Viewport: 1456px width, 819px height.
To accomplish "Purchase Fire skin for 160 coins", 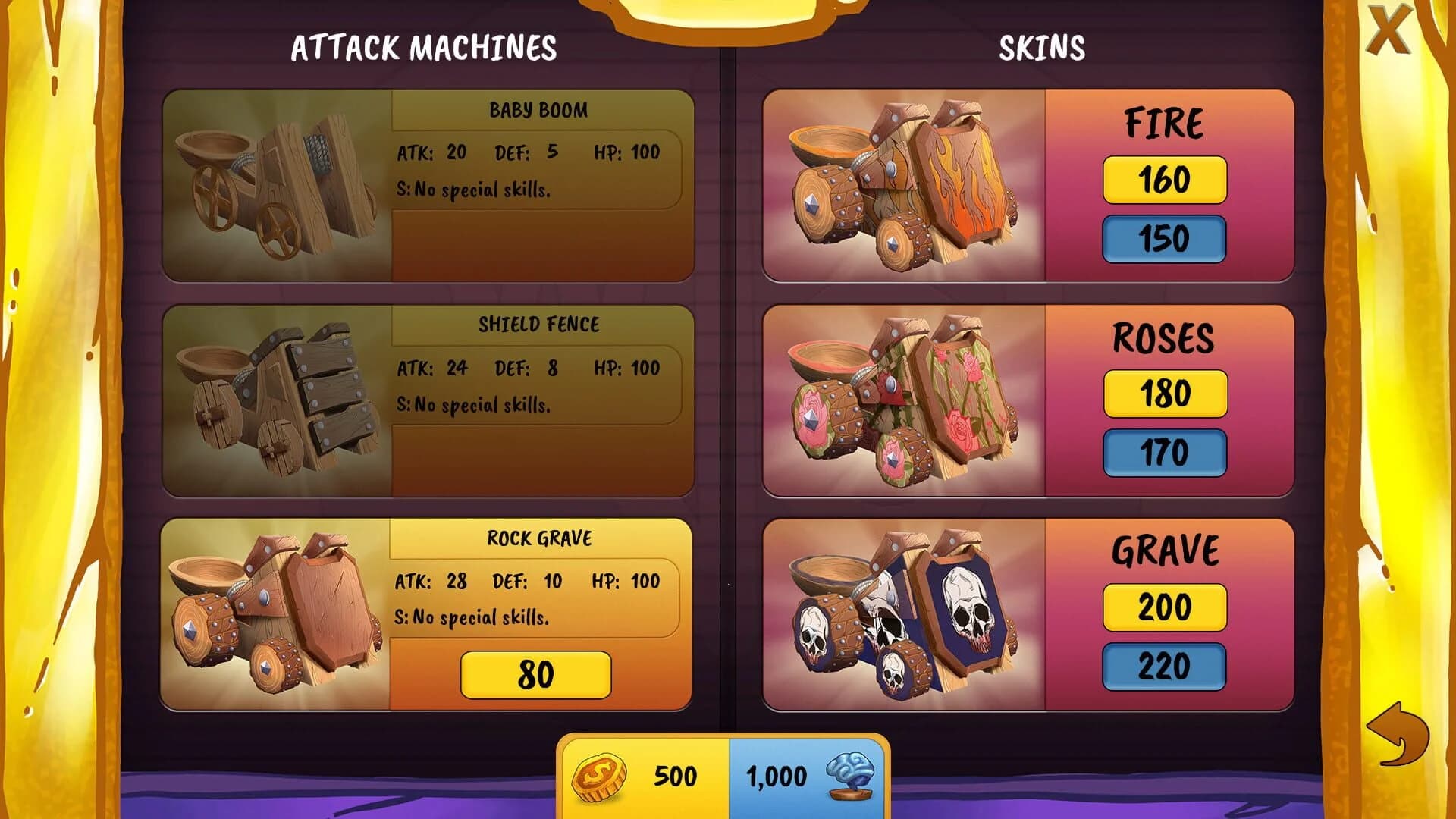I will click(1163, 180).
